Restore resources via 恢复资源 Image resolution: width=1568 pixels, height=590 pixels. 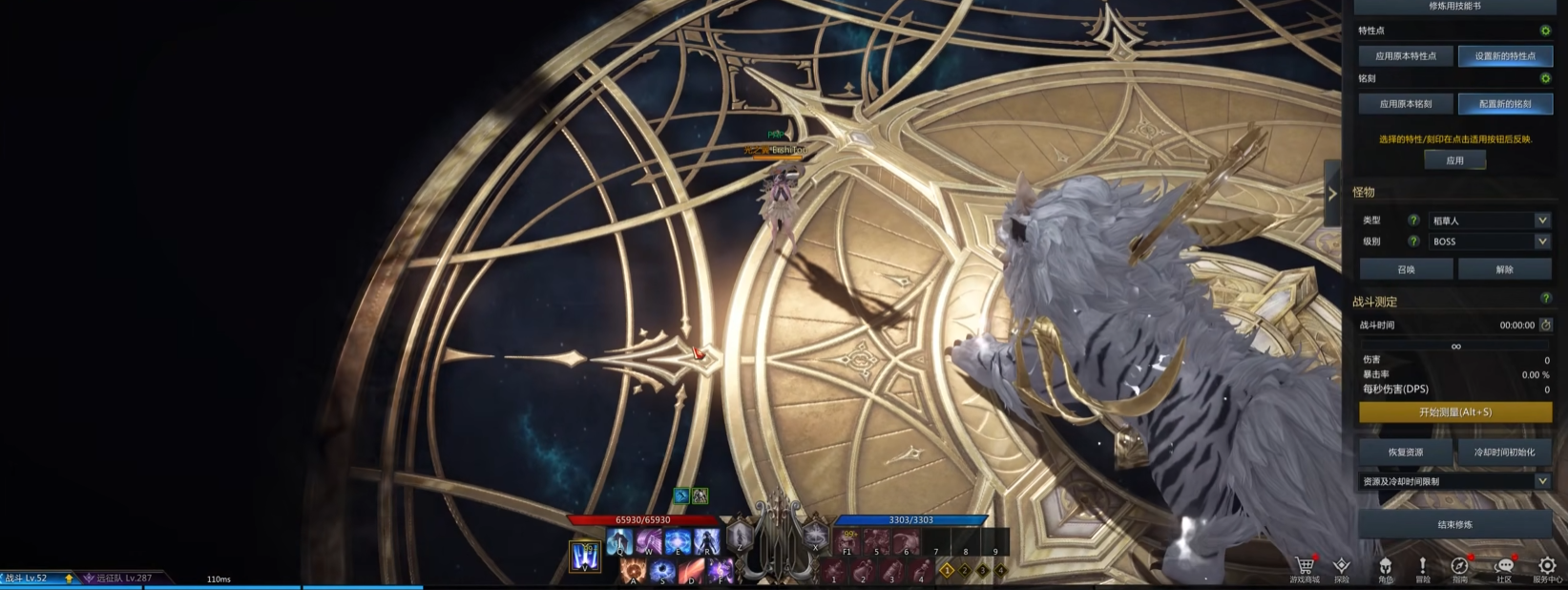(x=1406, y=453)
